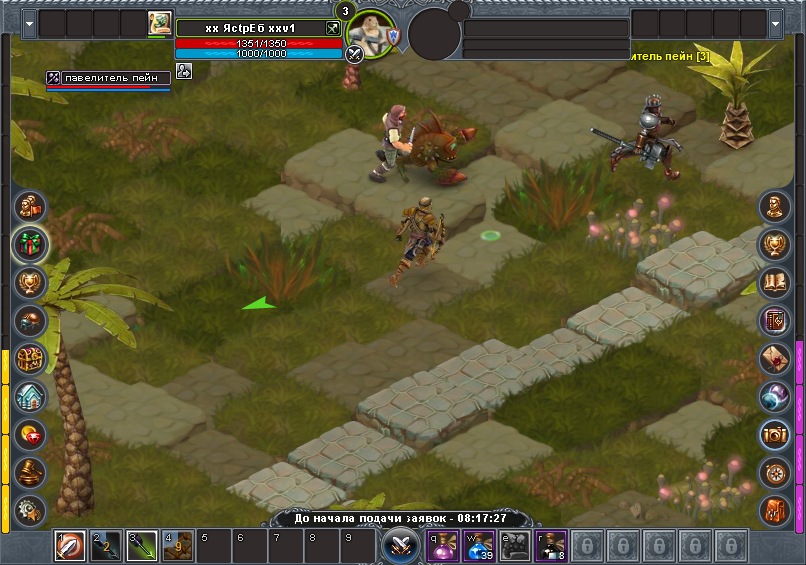Open the treasure chest inventory icon
This screenshot has width=806, height=565.
tap(30, 358)
